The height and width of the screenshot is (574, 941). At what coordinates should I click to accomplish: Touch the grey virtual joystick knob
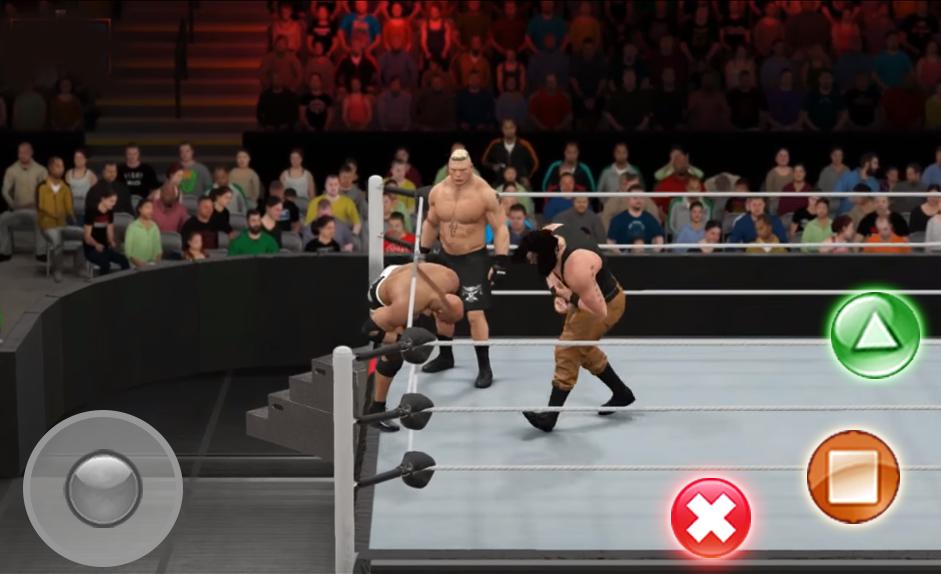[x=103, y=488]
